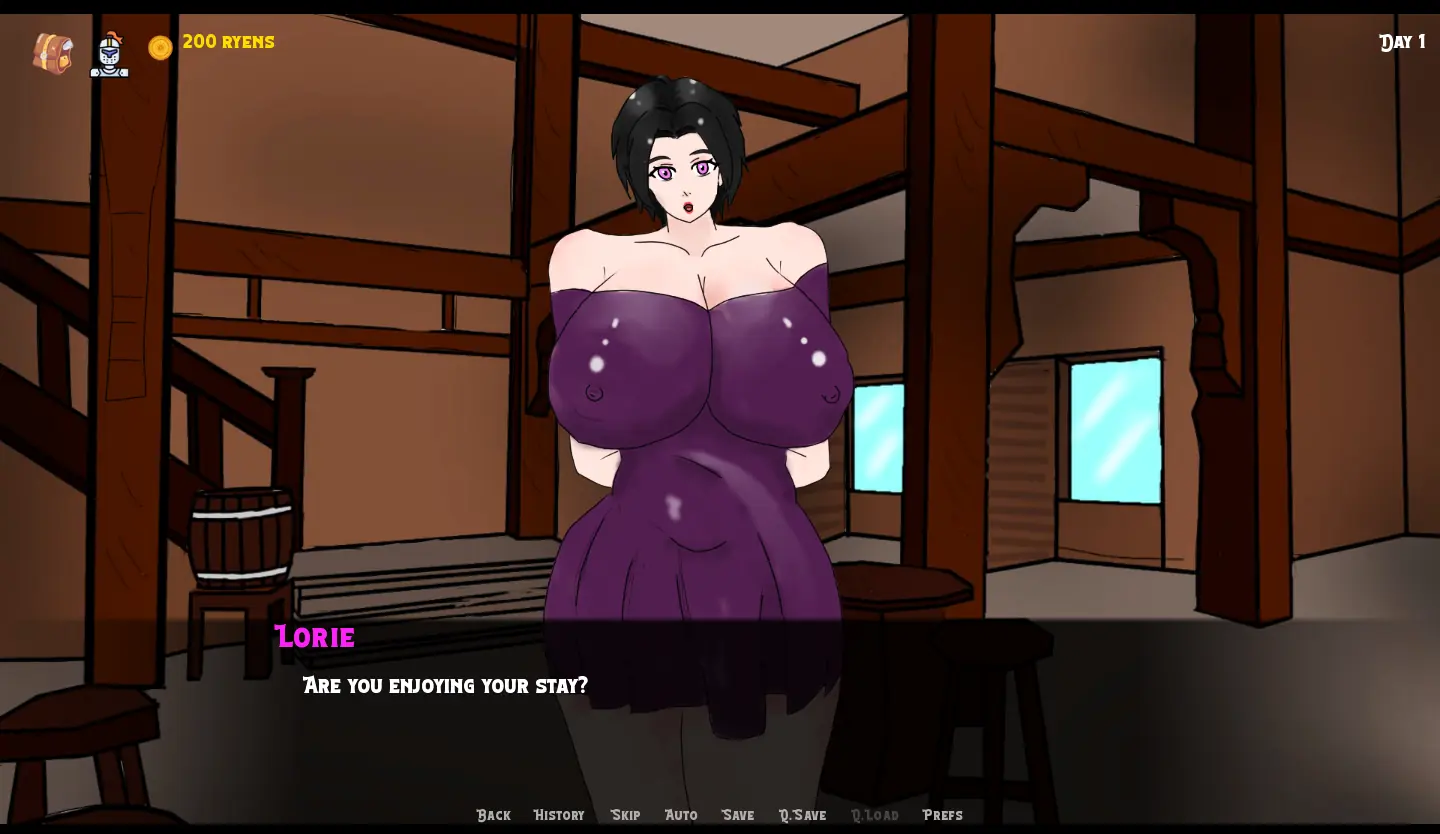Open the backpack inventory icon
This screenshot has width=1440, height=834.
[52, 53]
